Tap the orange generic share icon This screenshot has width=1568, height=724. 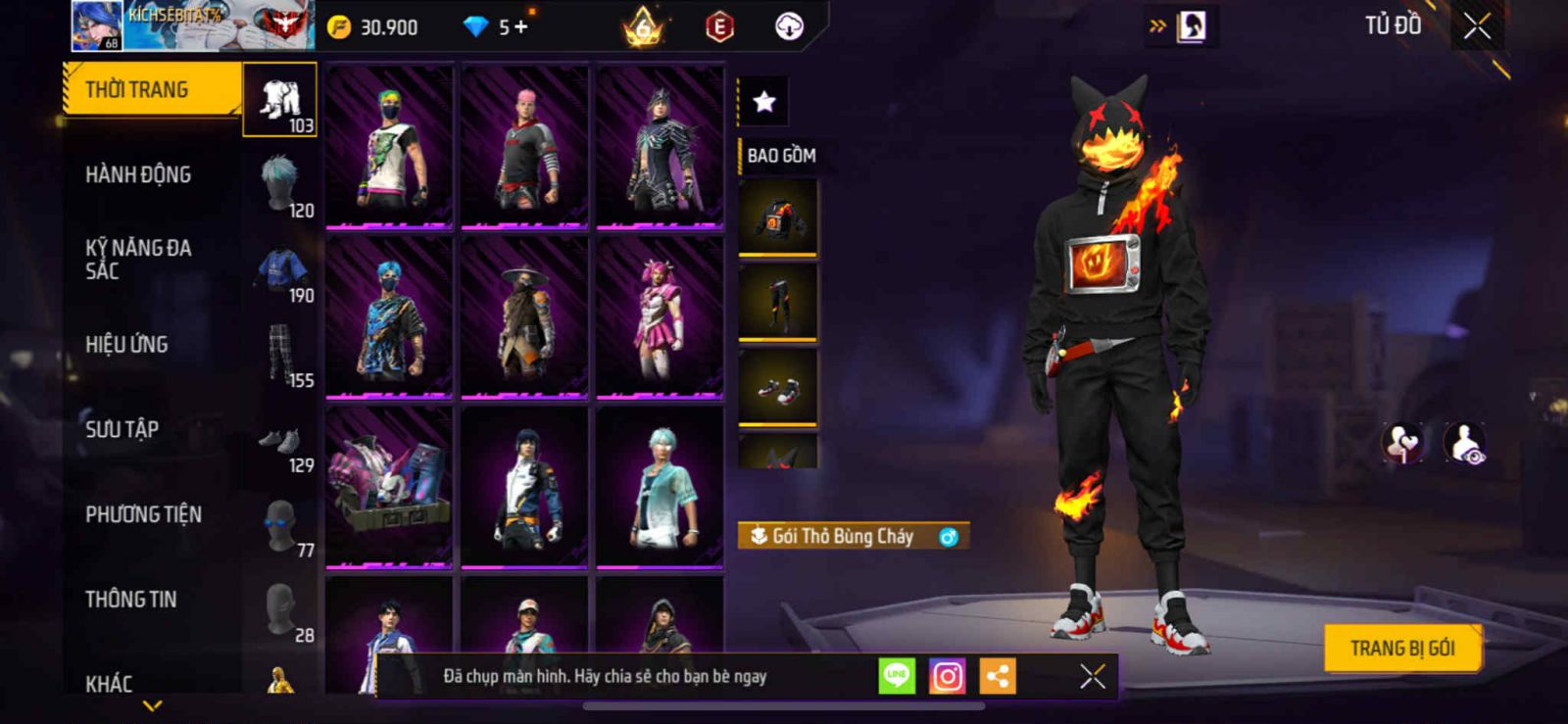(998, 676)
